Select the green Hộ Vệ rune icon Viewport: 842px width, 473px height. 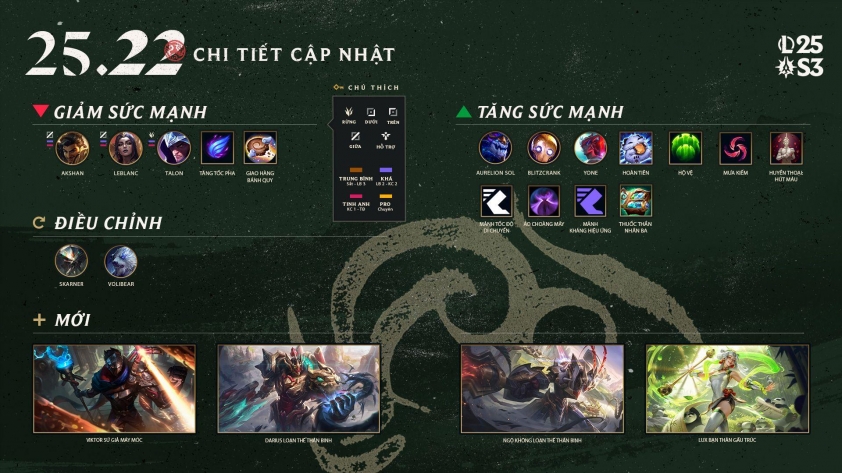685,148
